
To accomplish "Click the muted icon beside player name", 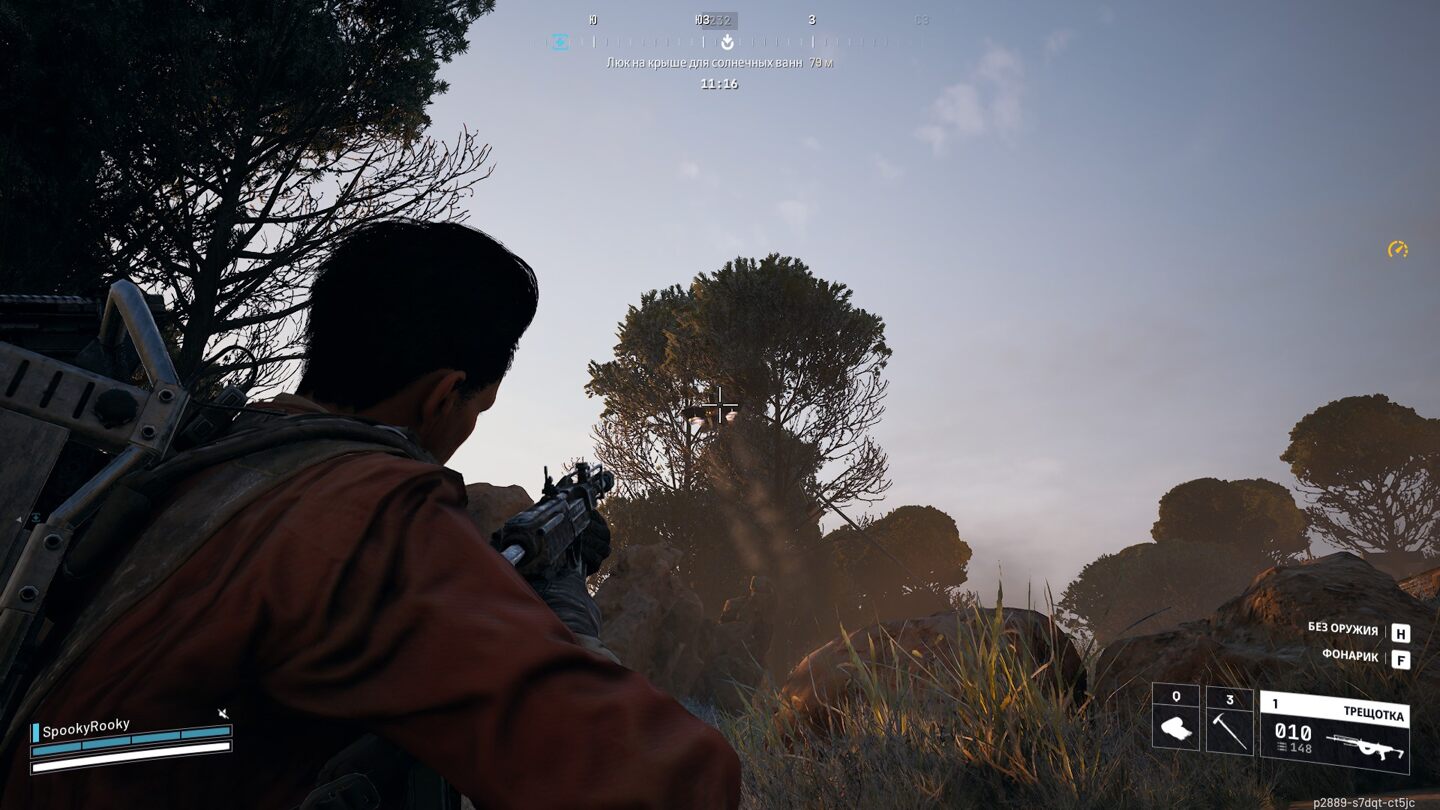I will tap(223, 713).
